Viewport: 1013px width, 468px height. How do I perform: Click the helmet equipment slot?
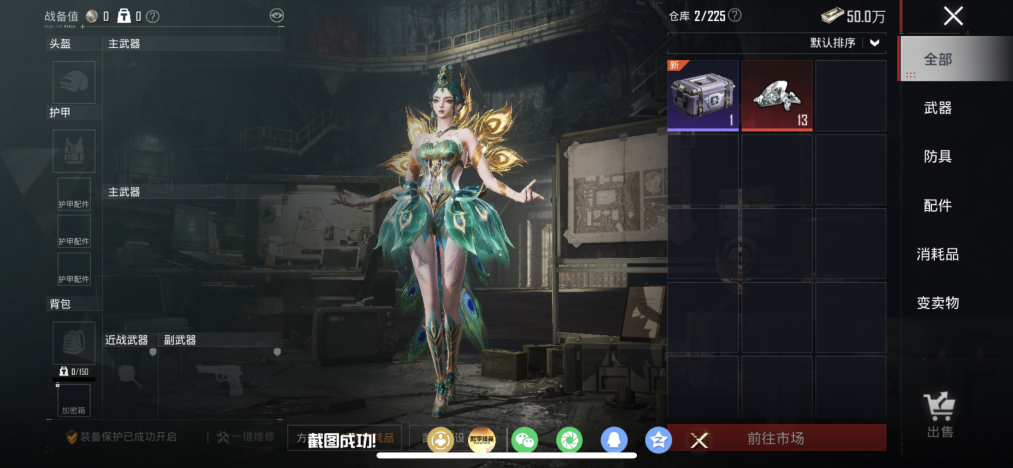[74, 82]
